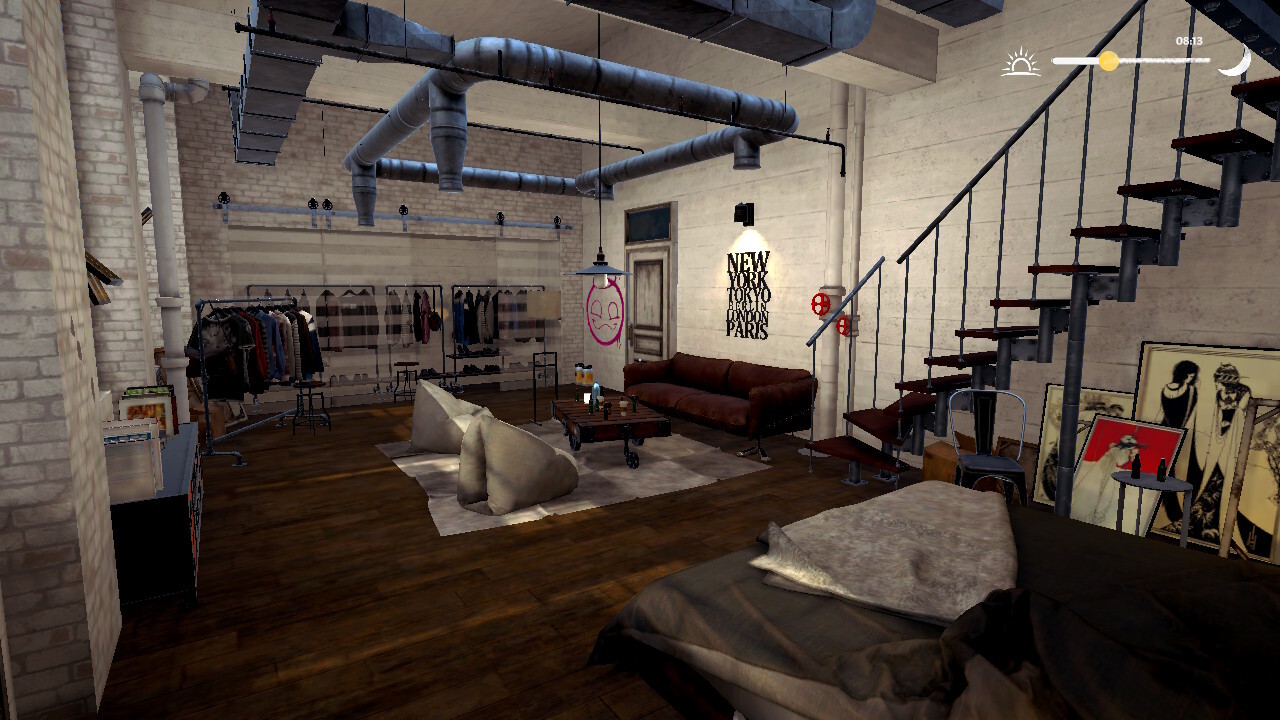Viewport: 1280px width, 720px height.
Task: Click the wall-mounted spotlight above the typography art
Action: (741, 213)
